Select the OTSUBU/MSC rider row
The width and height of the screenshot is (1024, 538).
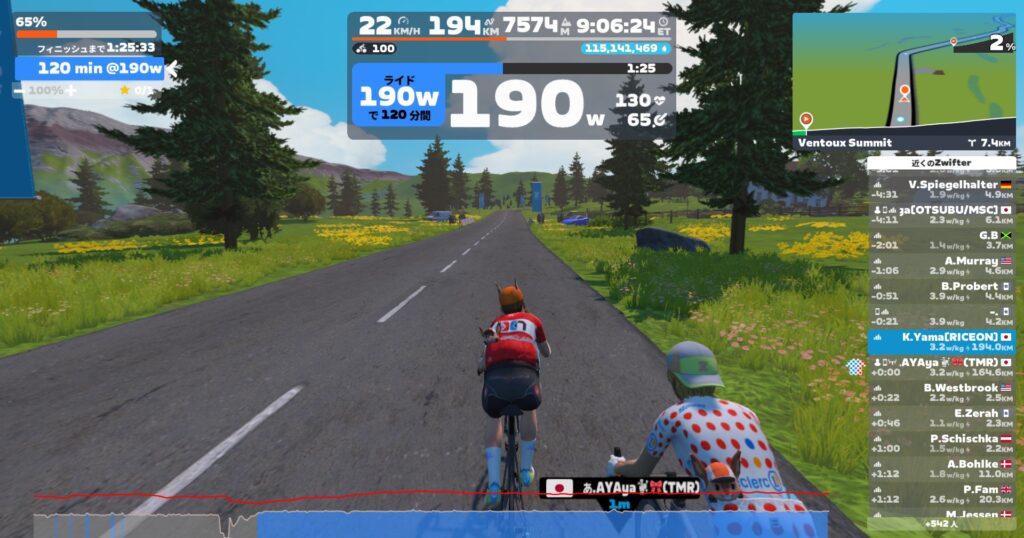(x=943, y=215)
